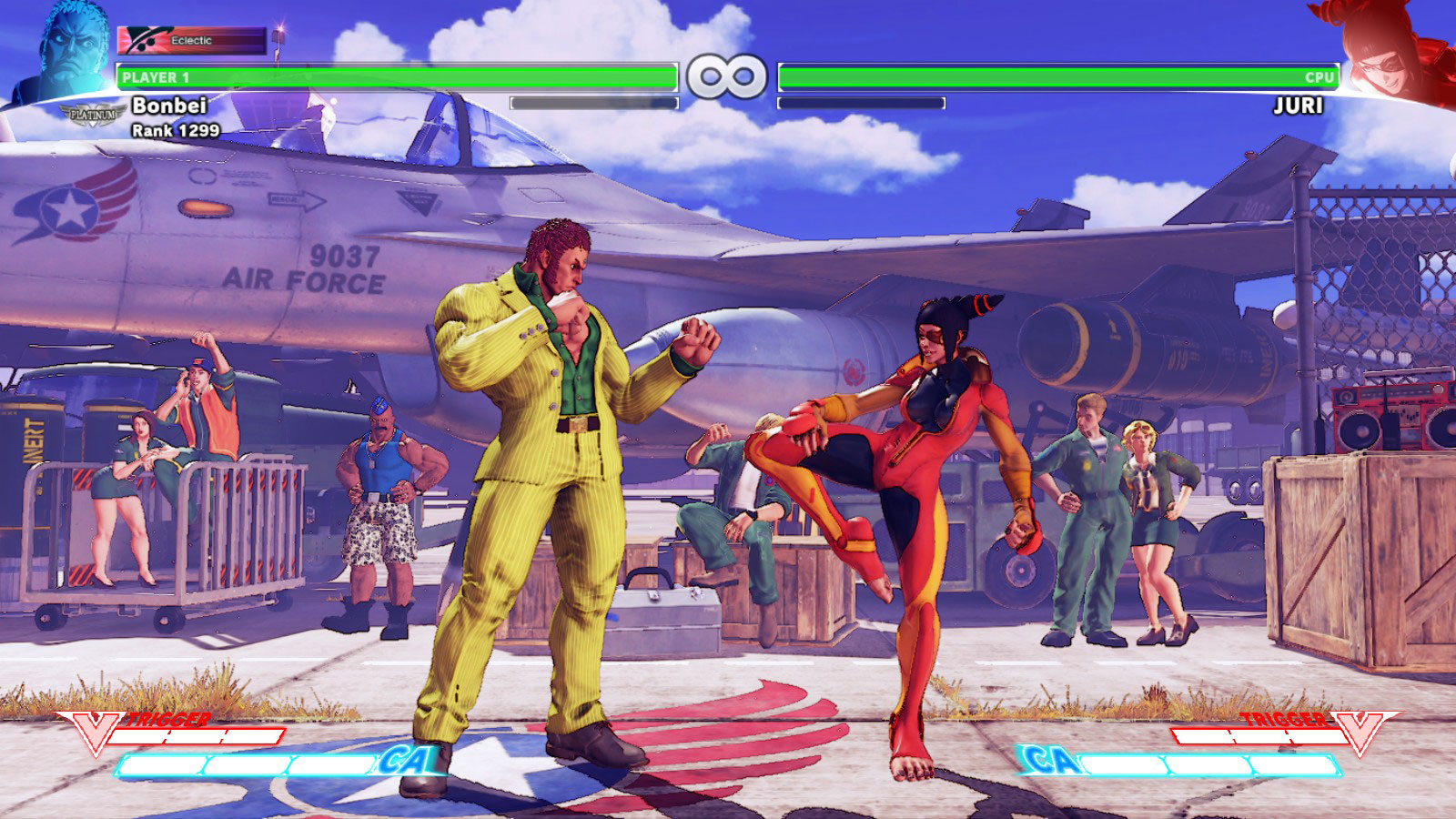Click the PLAYER 1 health bar label

[157, 78]
